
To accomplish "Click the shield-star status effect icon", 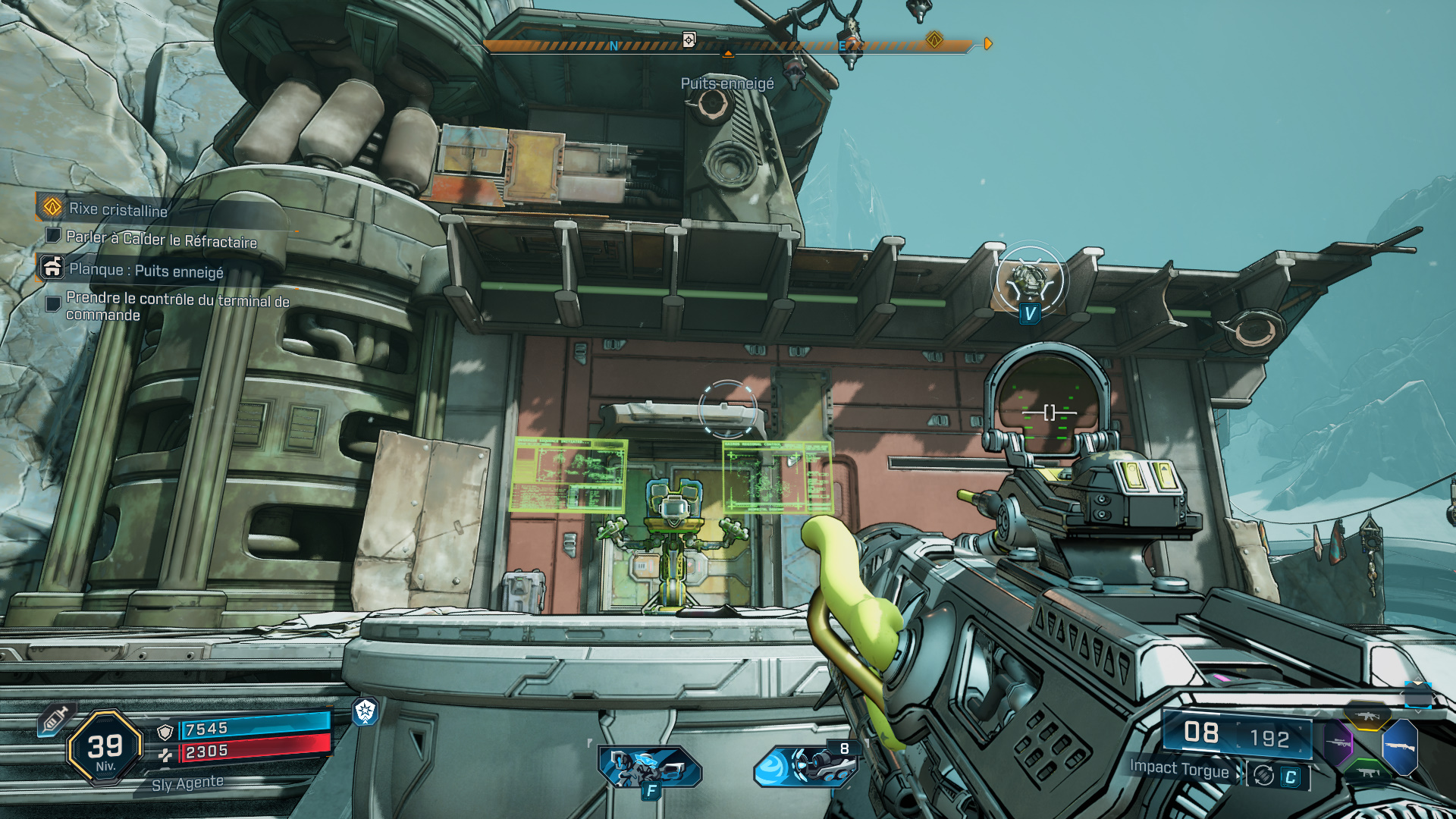I will (366, 711).
